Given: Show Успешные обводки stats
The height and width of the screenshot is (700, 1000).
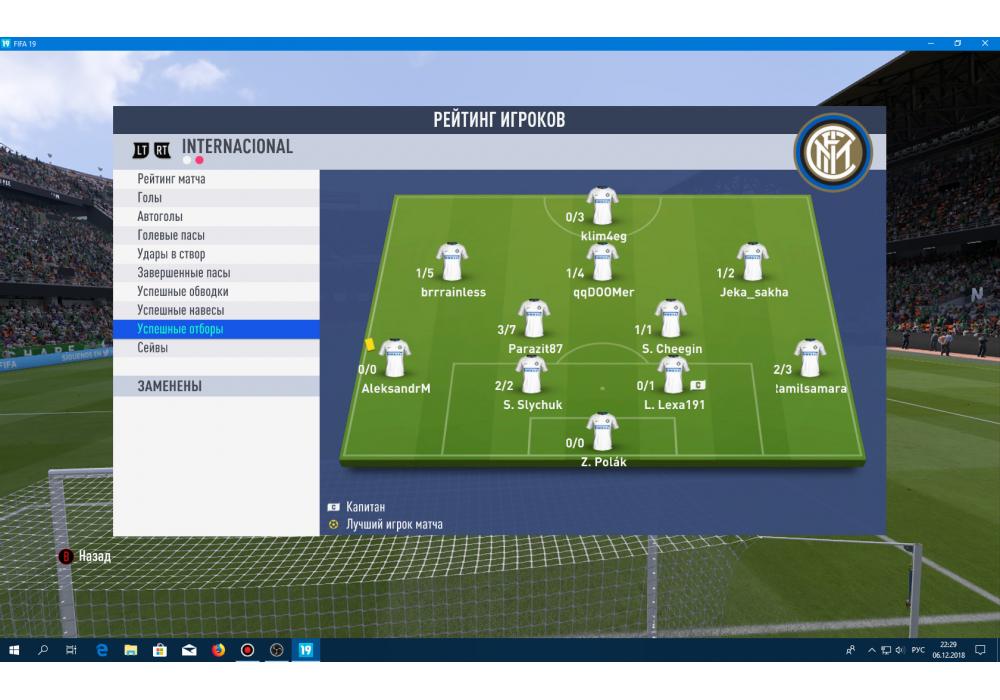Looking at the screenshot, I should click(215, 292).
